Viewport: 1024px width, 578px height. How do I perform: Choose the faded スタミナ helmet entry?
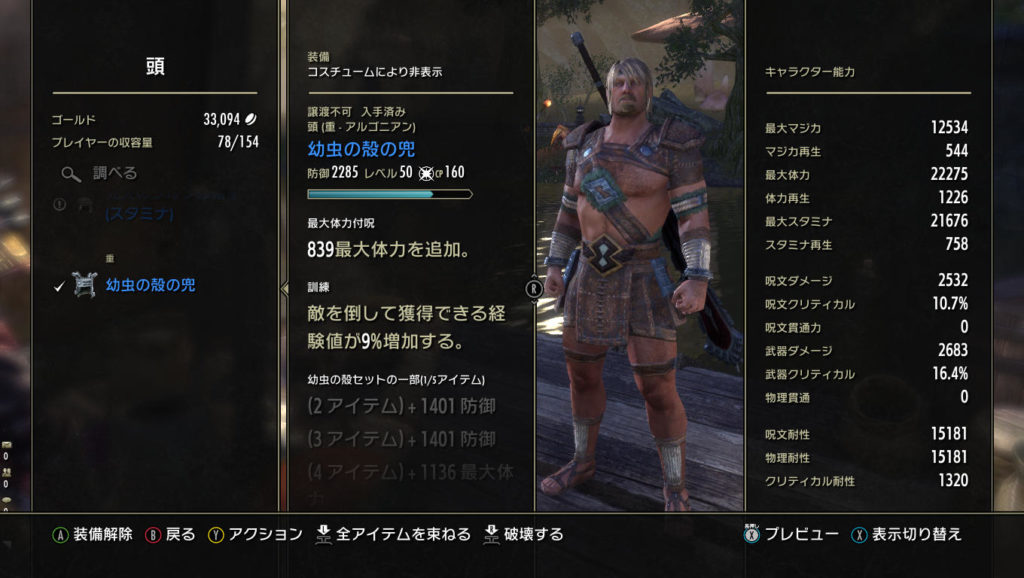click(x=138, y=212)
